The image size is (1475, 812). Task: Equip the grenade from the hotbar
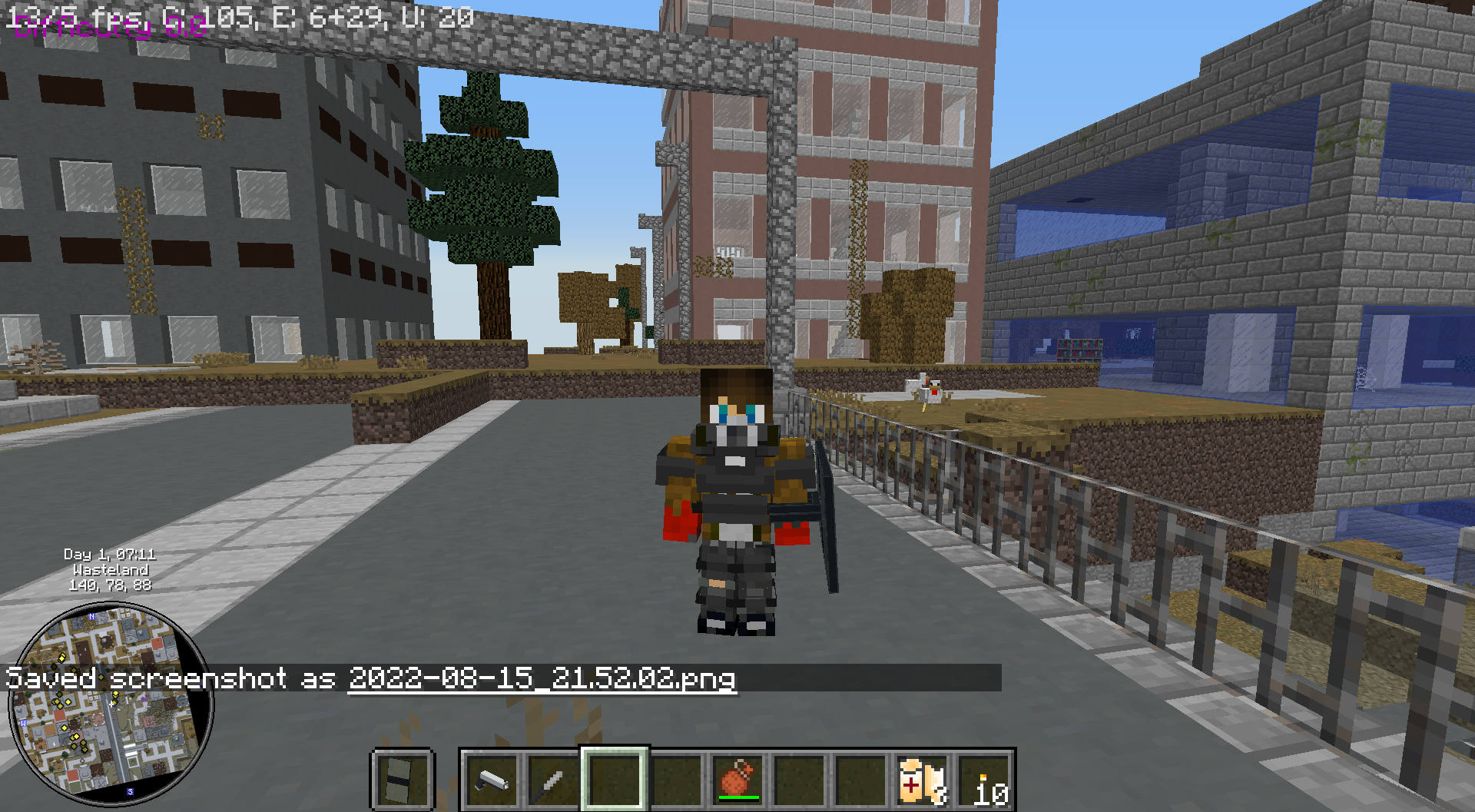pyautogui.click(x=737, y=780)
